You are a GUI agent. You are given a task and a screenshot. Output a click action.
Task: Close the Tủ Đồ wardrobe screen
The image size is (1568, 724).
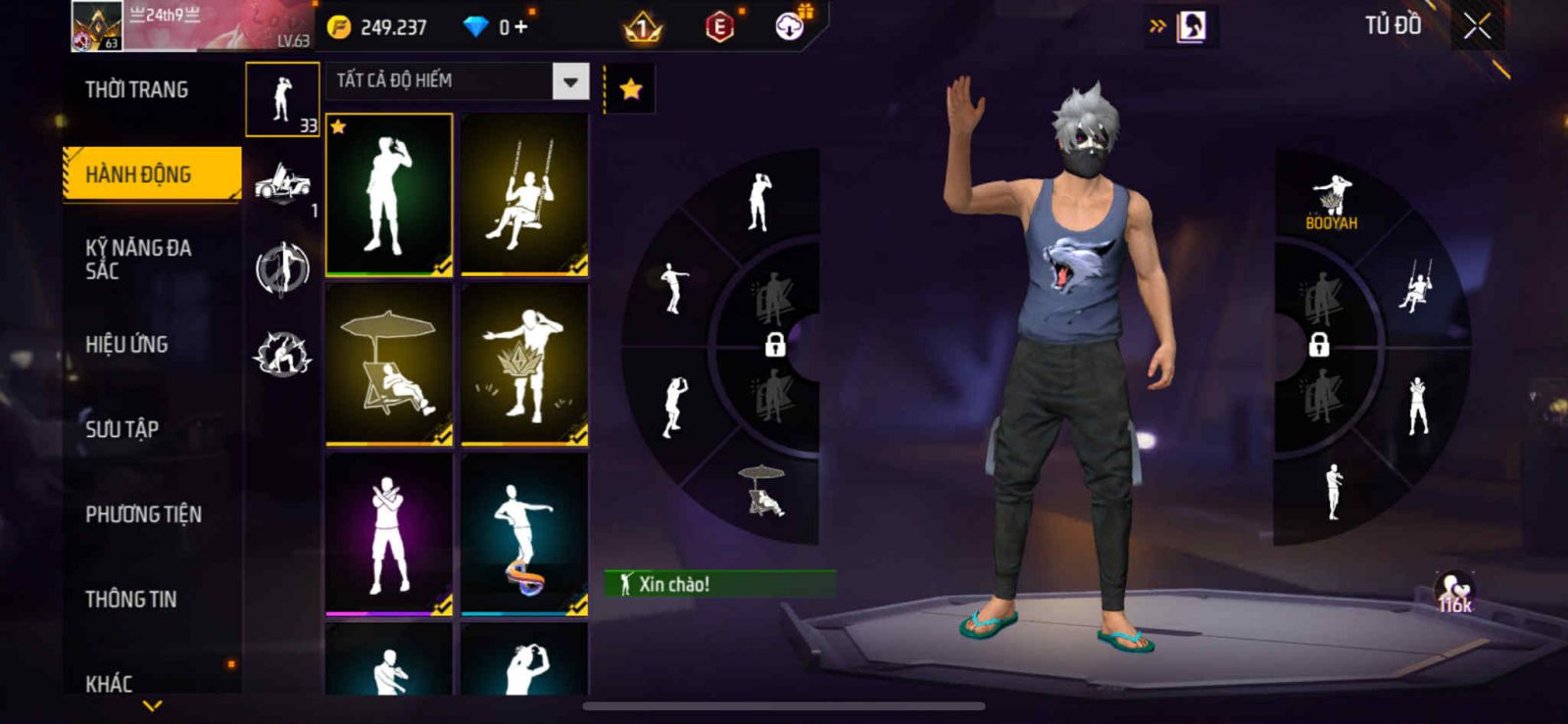1477,26
